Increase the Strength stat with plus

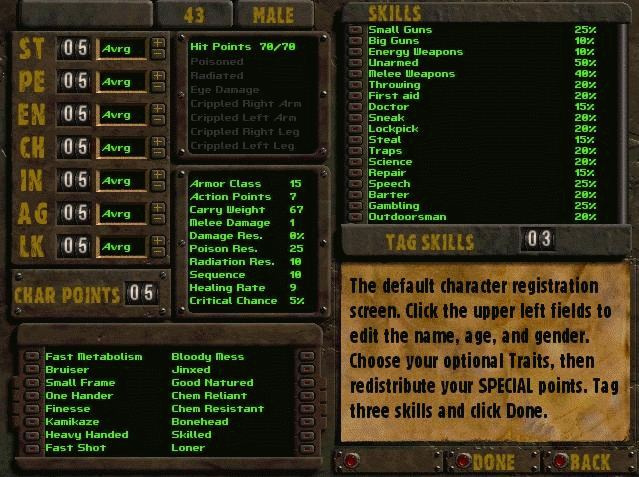pos(158,43)
